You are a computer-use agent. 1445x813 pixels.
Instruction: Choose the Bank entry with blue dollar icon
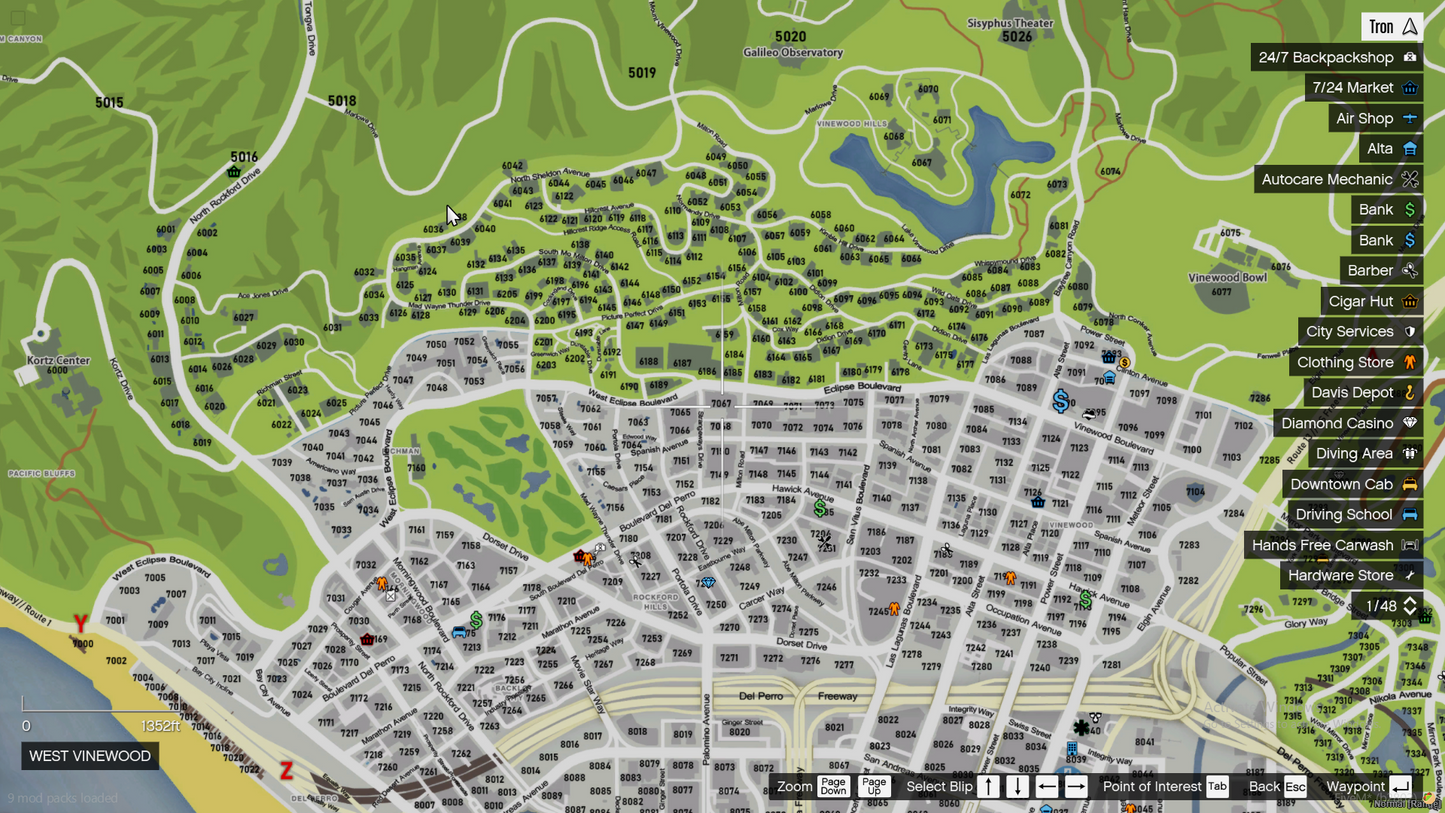click(1386, 240)
